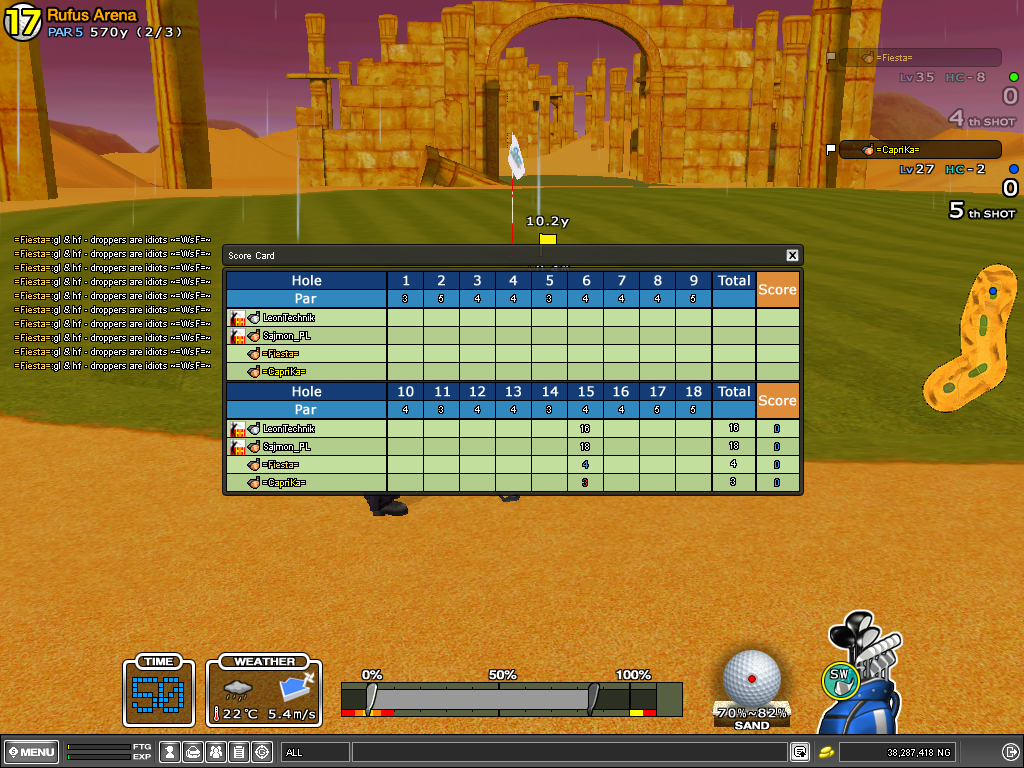
Task: Open the ALL chat channel selector
Action: click(316, 752)
